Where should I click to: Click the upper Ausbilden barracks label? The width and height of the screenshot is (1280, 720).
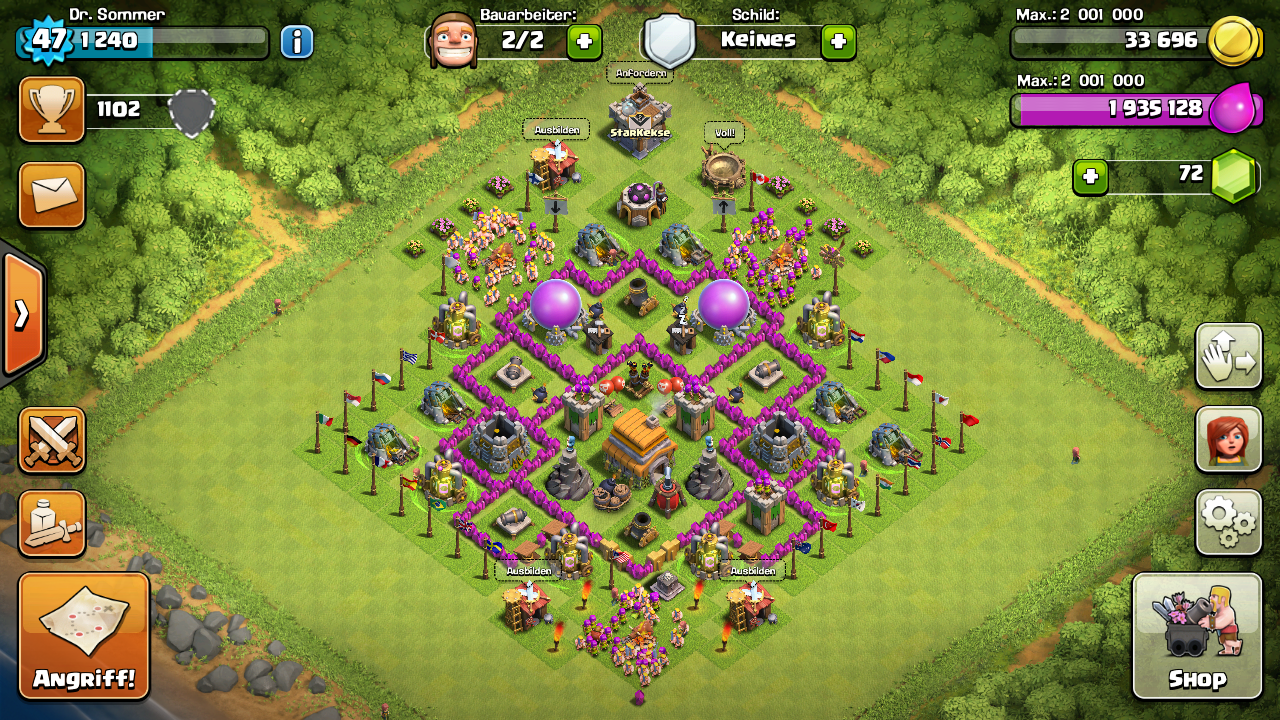click(x=556, y=130)
